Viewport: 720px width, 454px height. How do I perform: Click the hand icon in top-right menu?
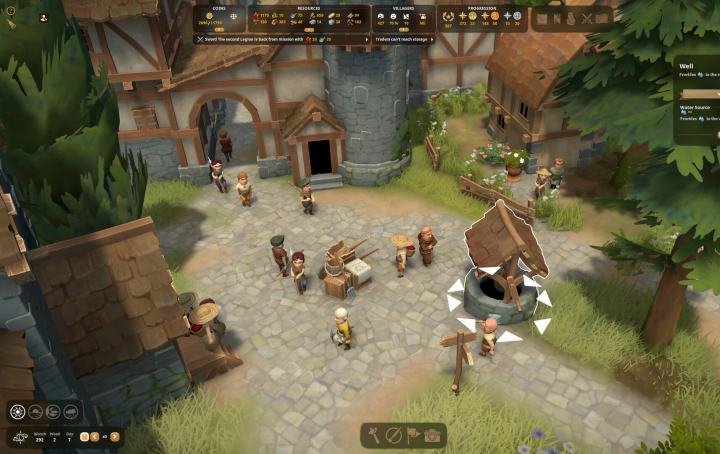571,18
